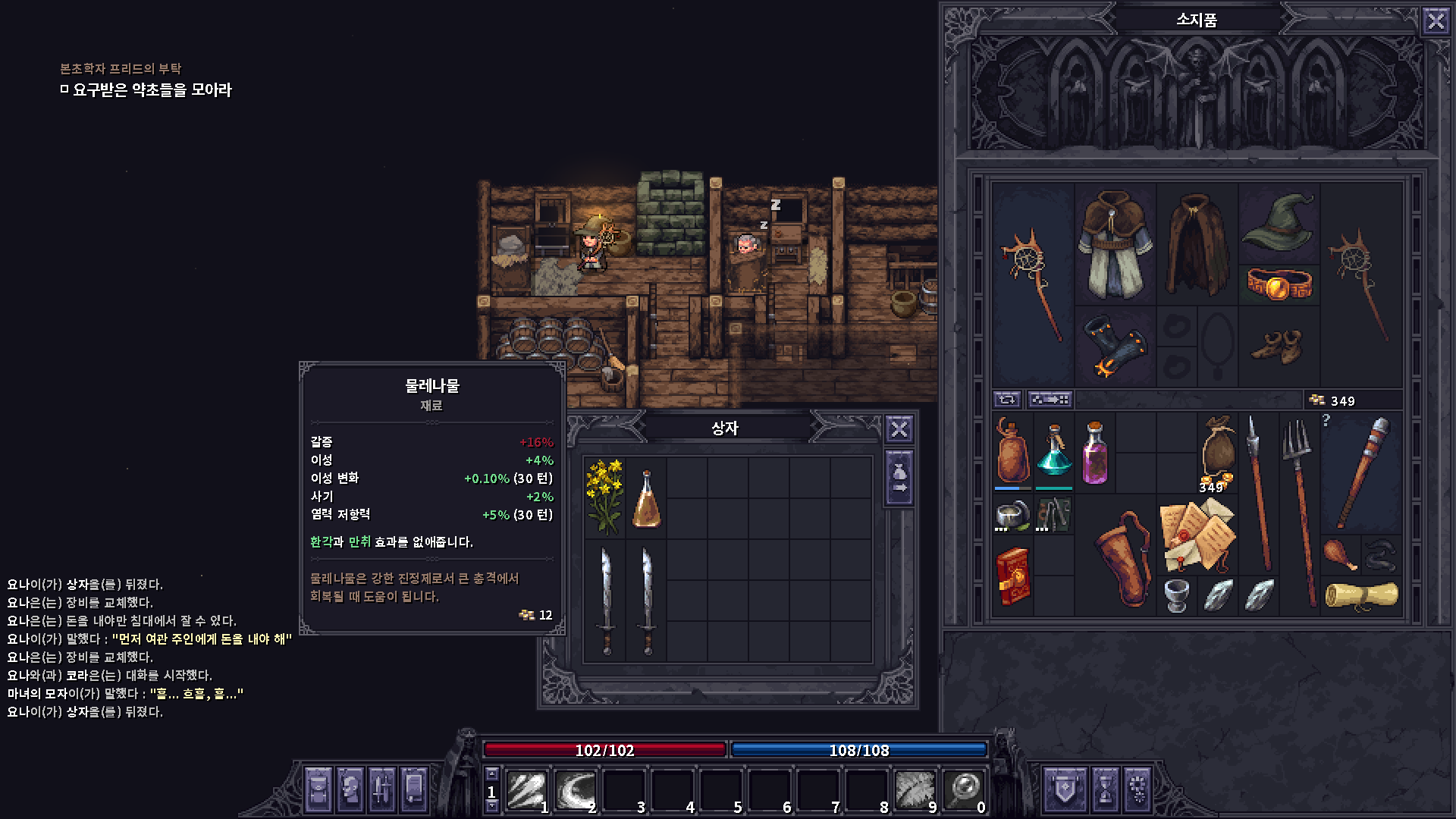Select the purple potion bottle
This screenshot has height=819, width=1456.
pos(1094,452)
